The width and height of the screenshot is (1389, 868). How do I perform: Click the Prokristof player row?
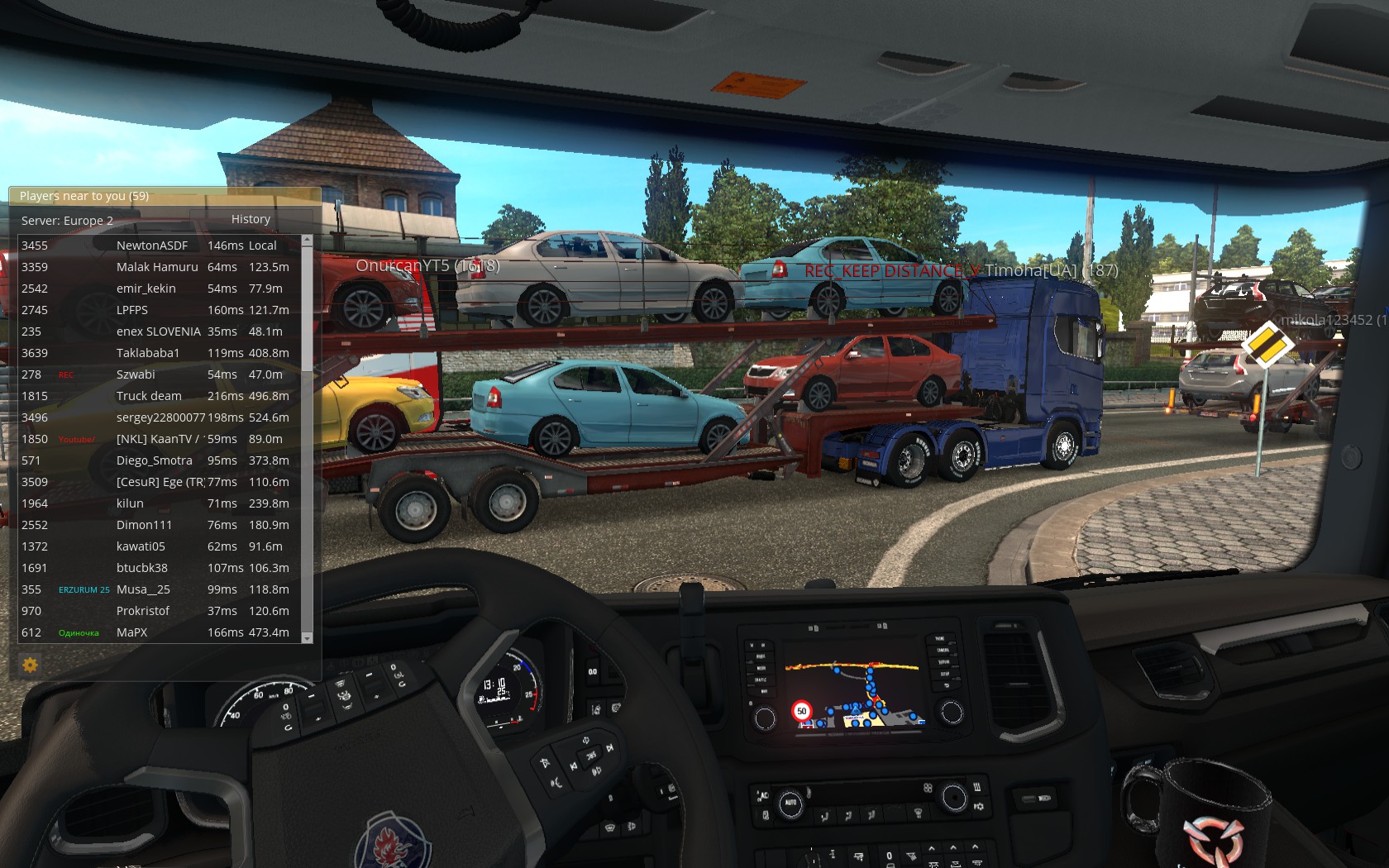coord(143,611)
